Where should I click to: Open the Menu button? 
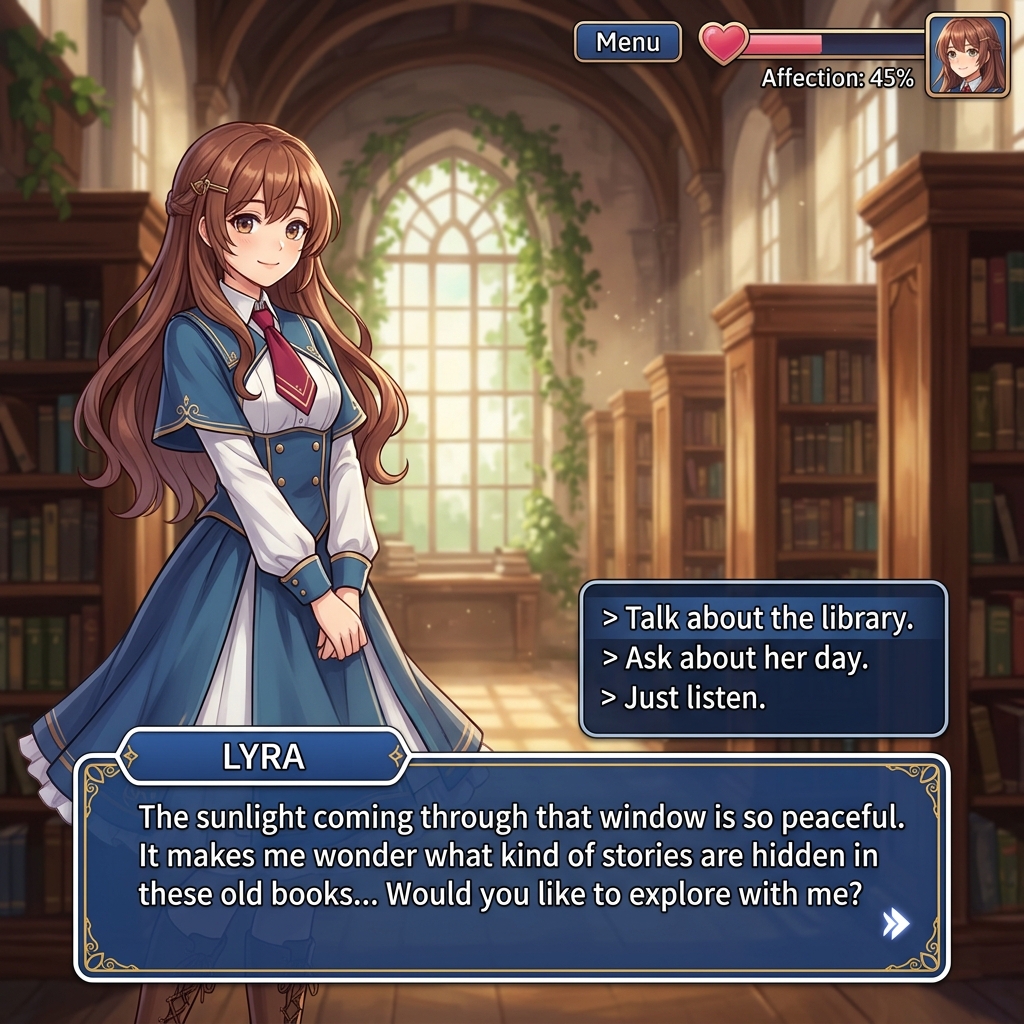tap(628, 43)
